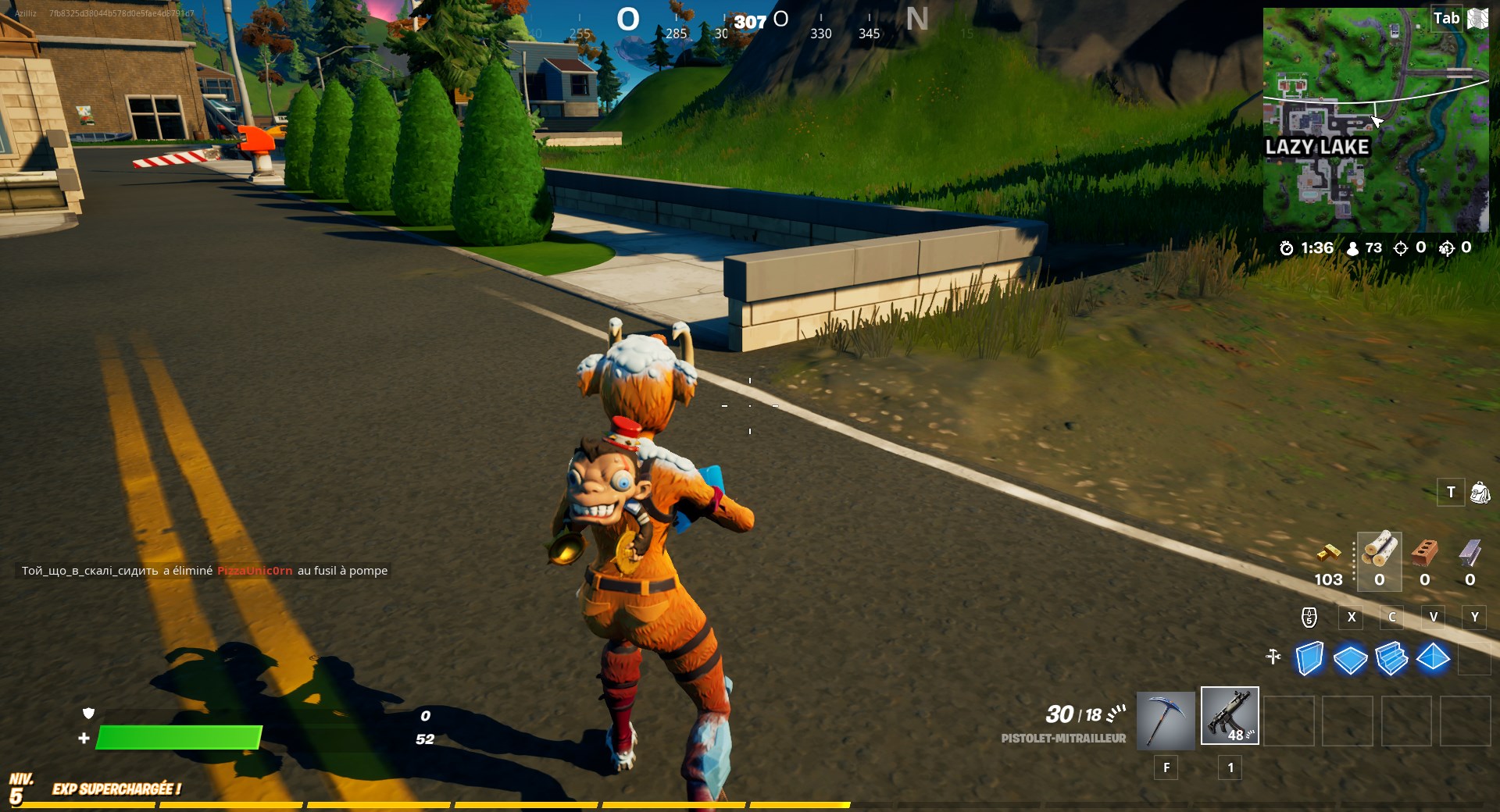The height and width of the screenshot is (812, 1500).
Task: Click the players remaining icon below the minimap
Action: tap(1352, 248)
